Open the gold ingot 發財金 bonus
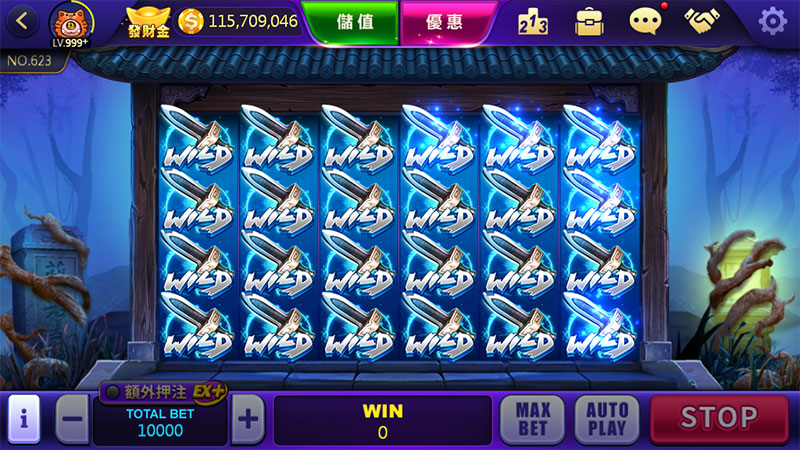This screenshot has height=450, width=800. click(148, 20)
